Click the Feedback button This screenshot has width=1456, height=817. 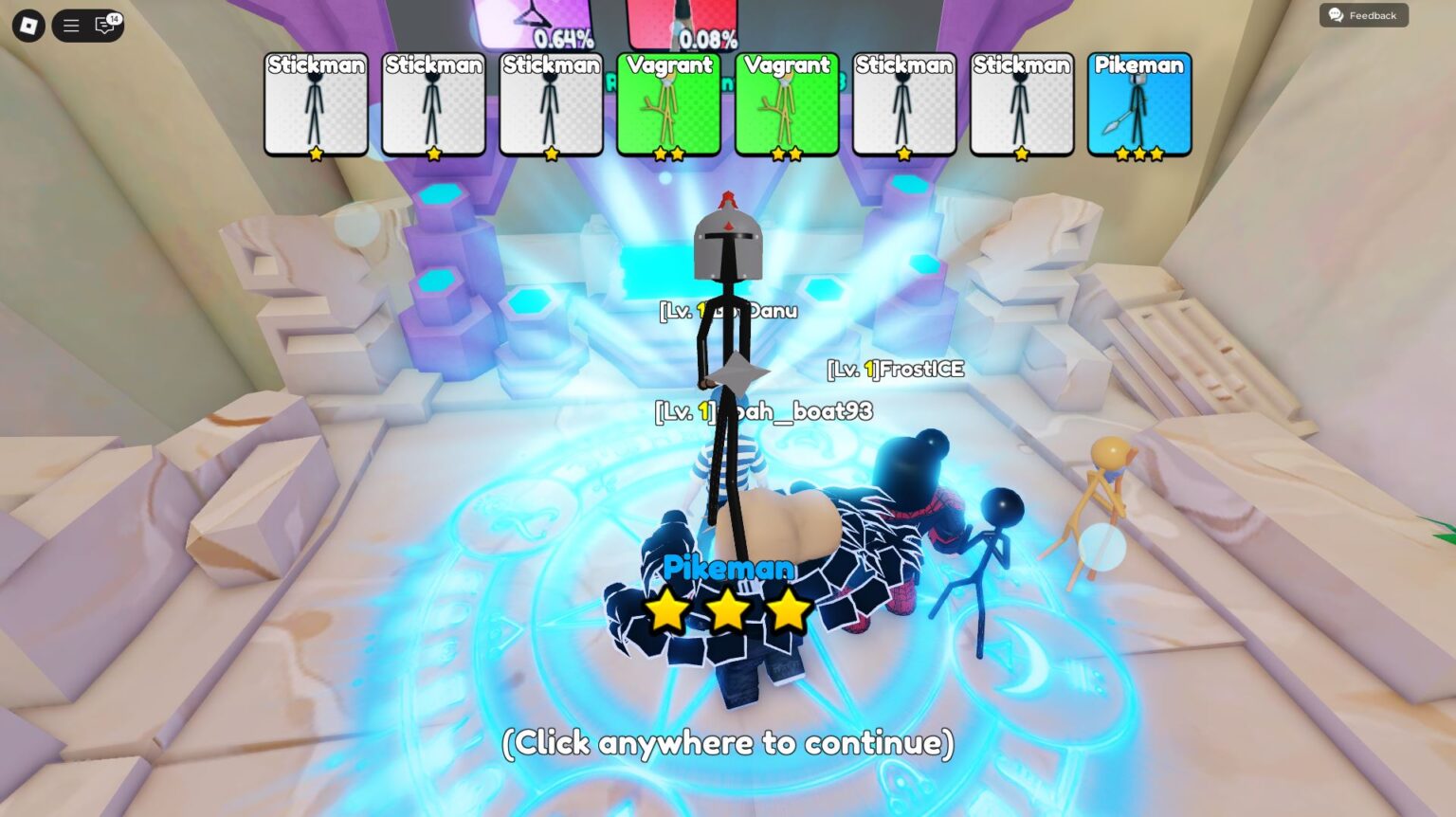click(x=1362, y=15)
